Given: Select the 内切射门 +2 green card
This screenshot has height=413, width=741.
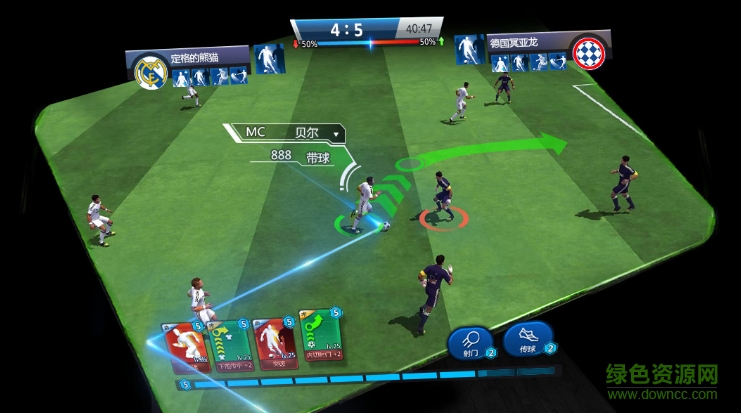Looking at the screenshot, I should click(320, 340).
